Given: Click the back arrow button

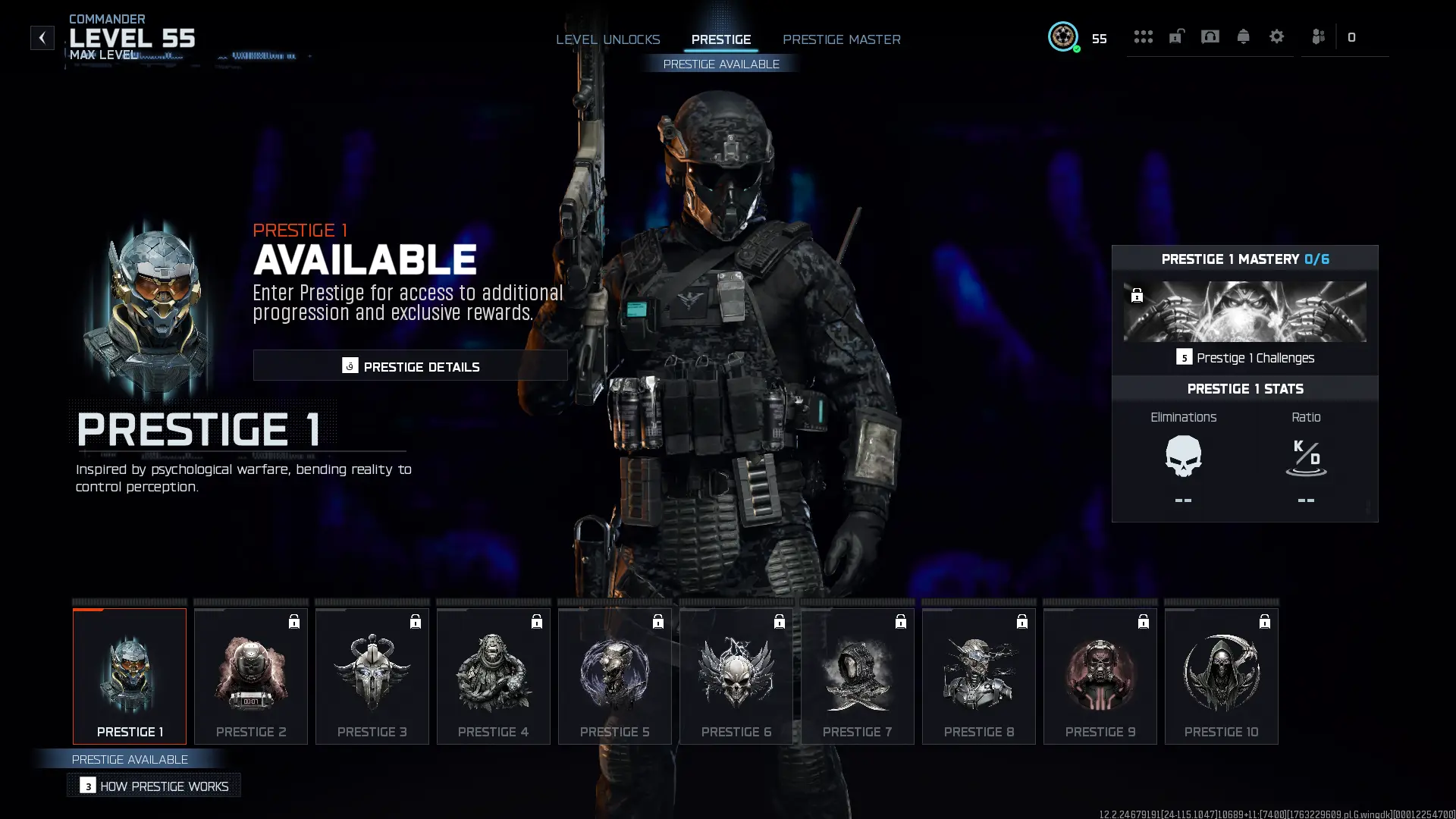Looking at the screenshot, I should [42, 37].
